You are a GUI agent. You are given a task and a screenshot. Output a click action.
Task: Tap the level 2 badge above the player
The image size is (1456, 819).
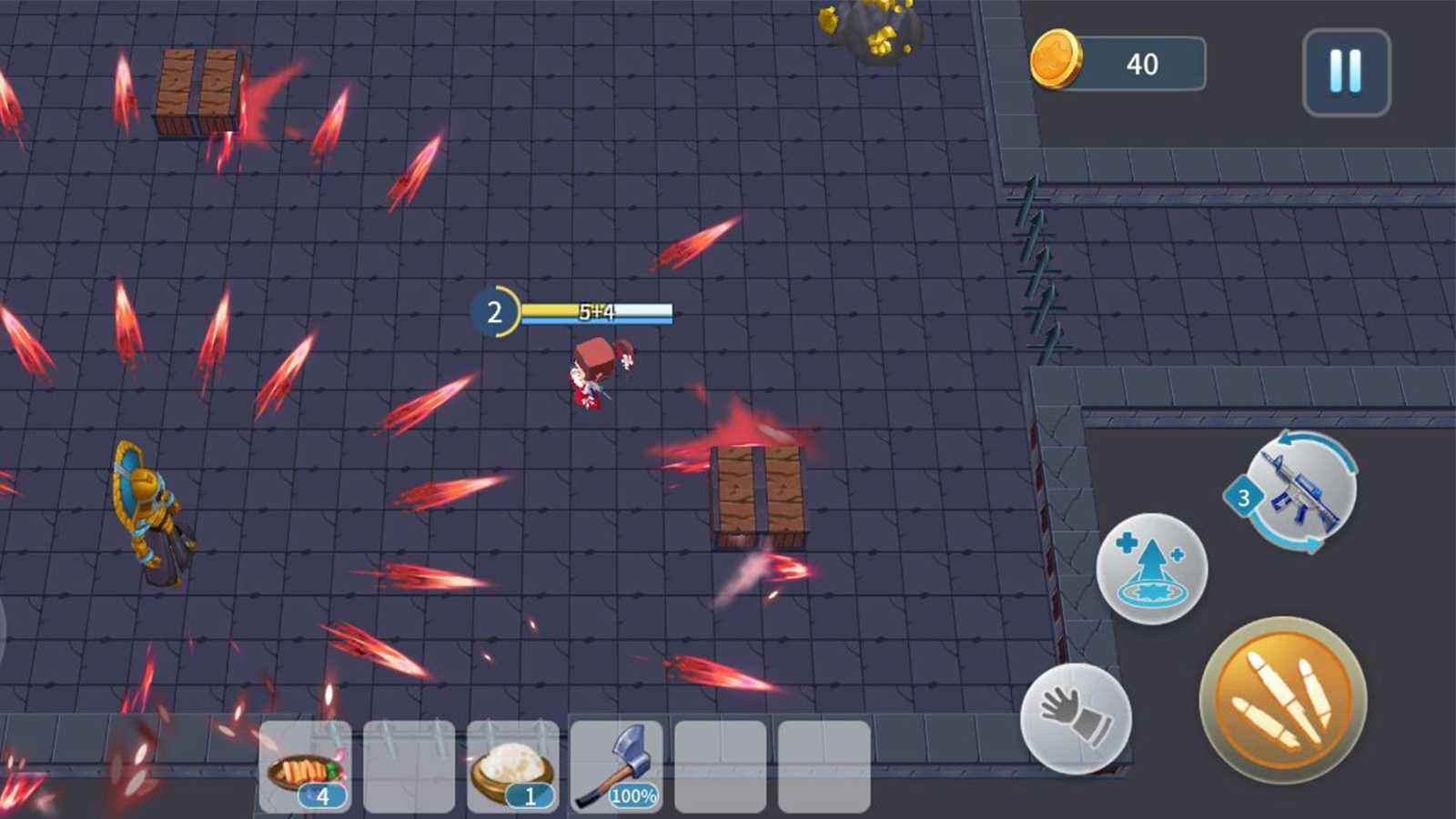click(495, 312)
